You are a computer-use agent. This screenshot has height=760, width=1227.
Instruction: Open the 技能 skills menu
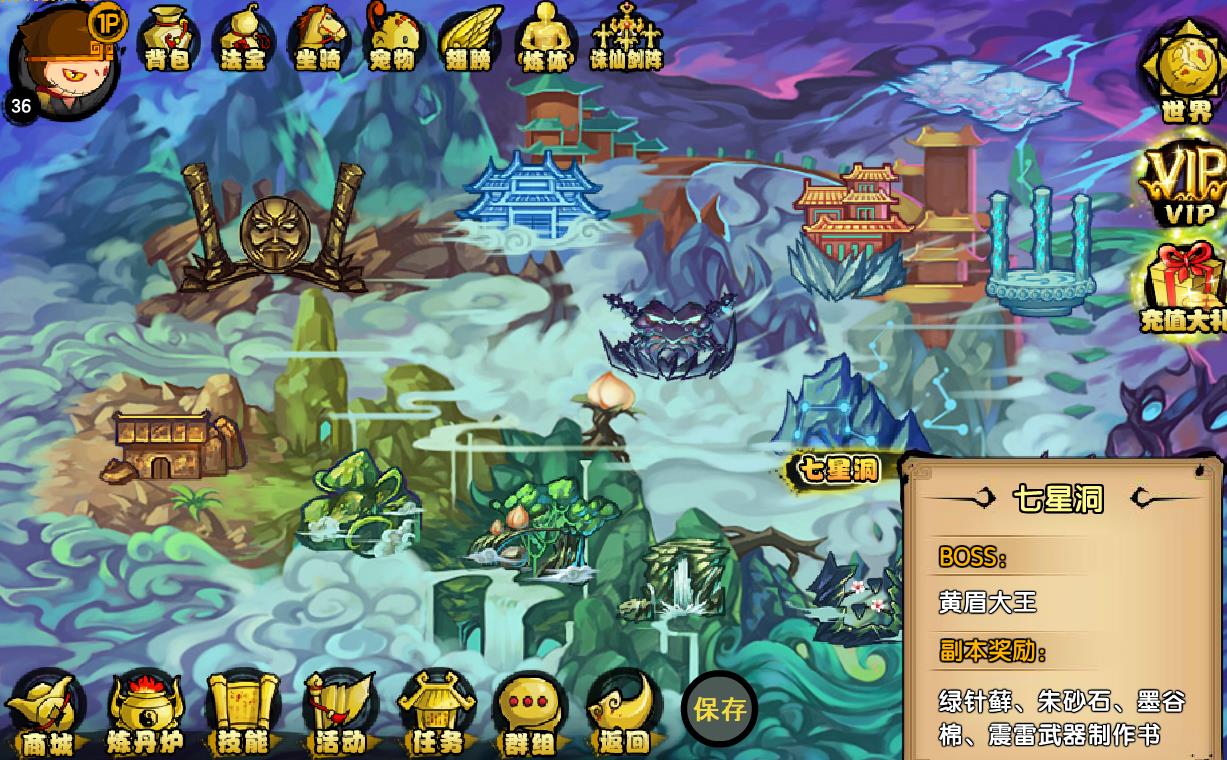pos(242,715)
